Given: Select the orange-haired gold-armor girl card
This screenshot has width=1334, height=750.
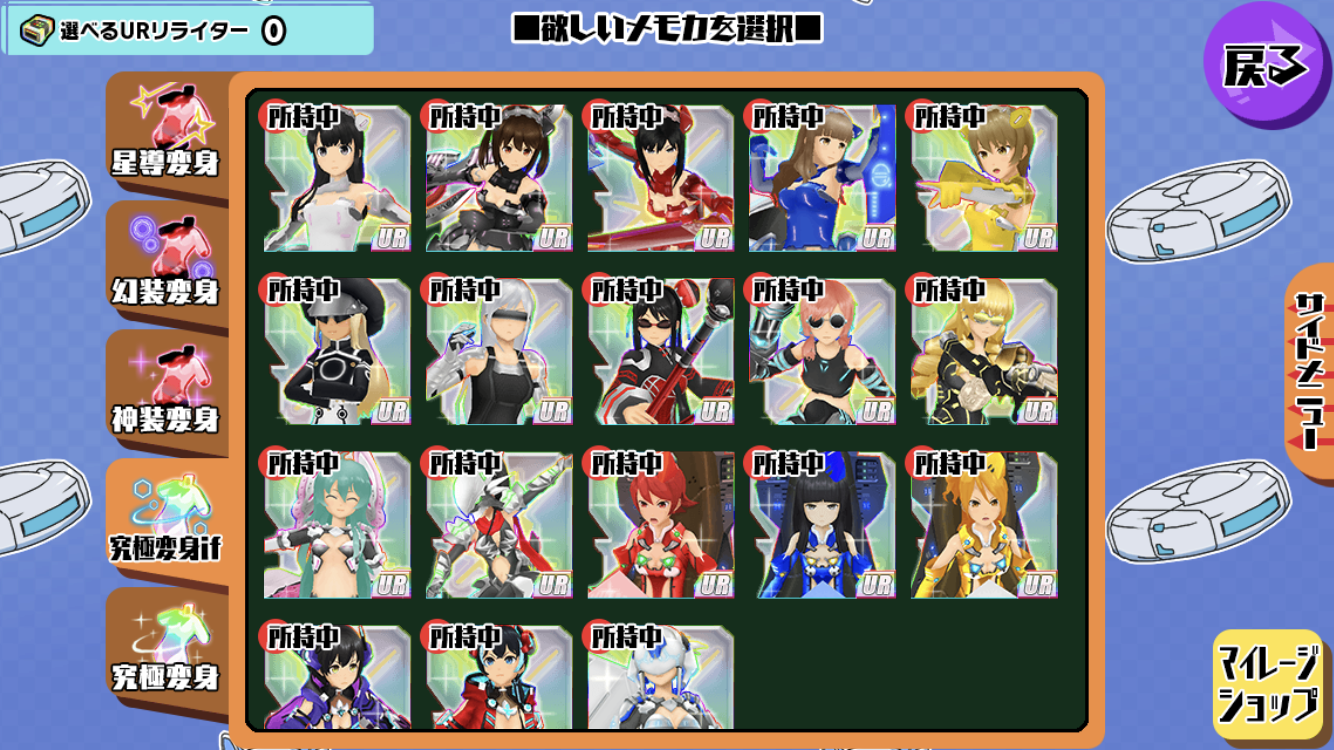Looking at the screenshot, I should pyautogui.click(x=984, y=526).
